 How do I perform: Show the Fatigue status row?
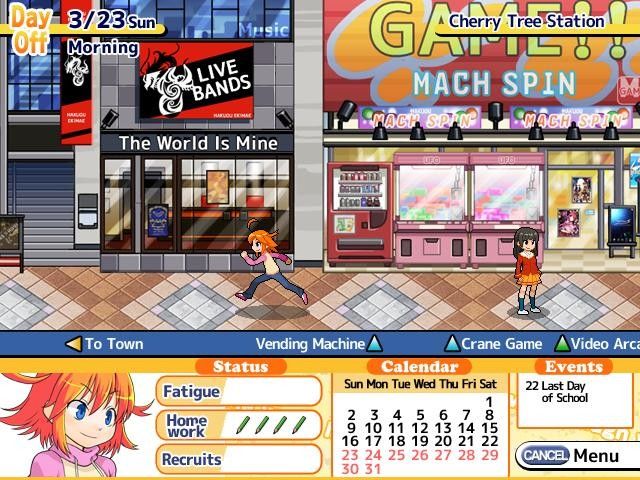(x=238, y=392)
